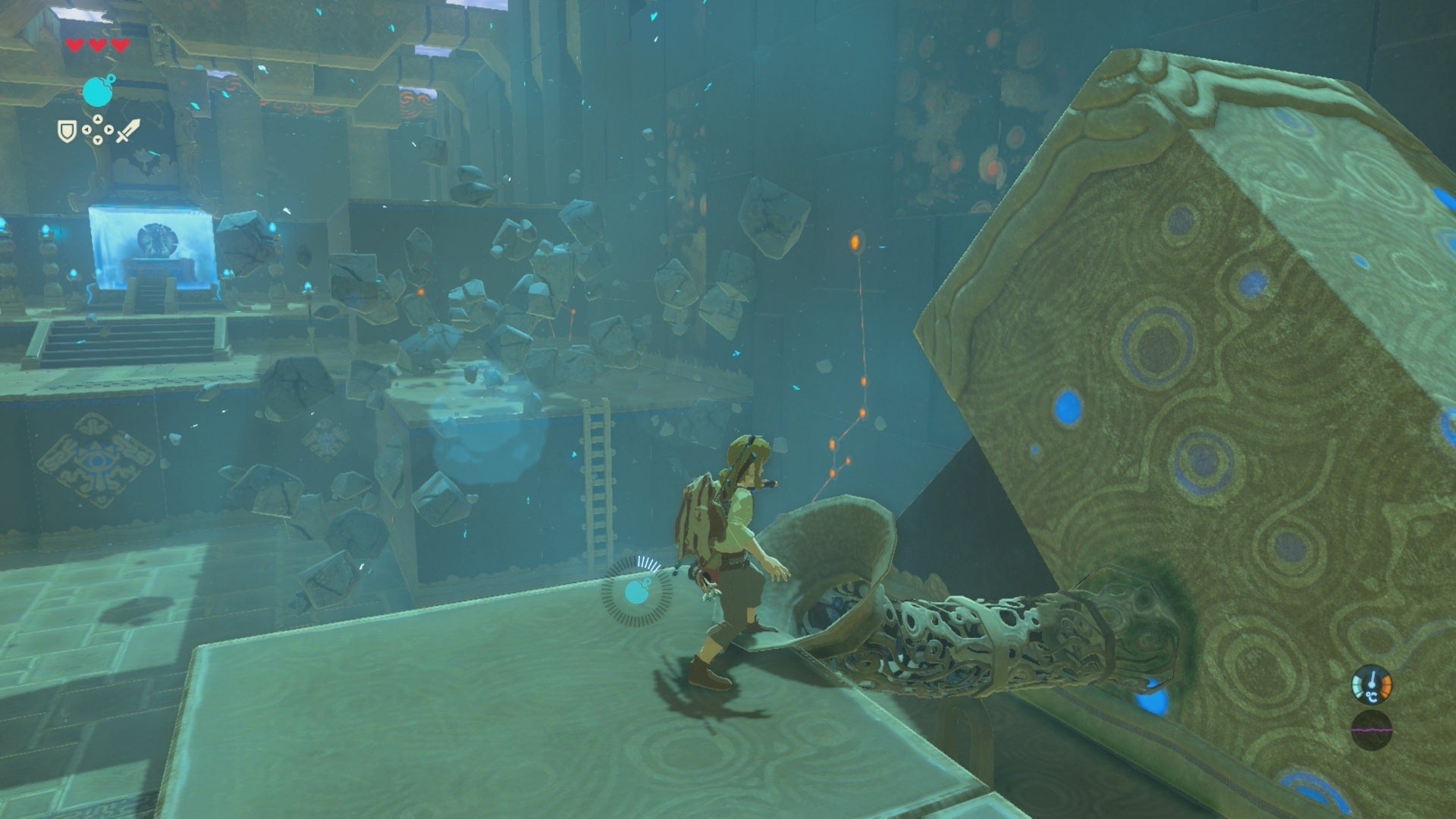Expand the up arrow of the d-pad prompt
Screen dimensions: 1456x819
coord(99,118)
